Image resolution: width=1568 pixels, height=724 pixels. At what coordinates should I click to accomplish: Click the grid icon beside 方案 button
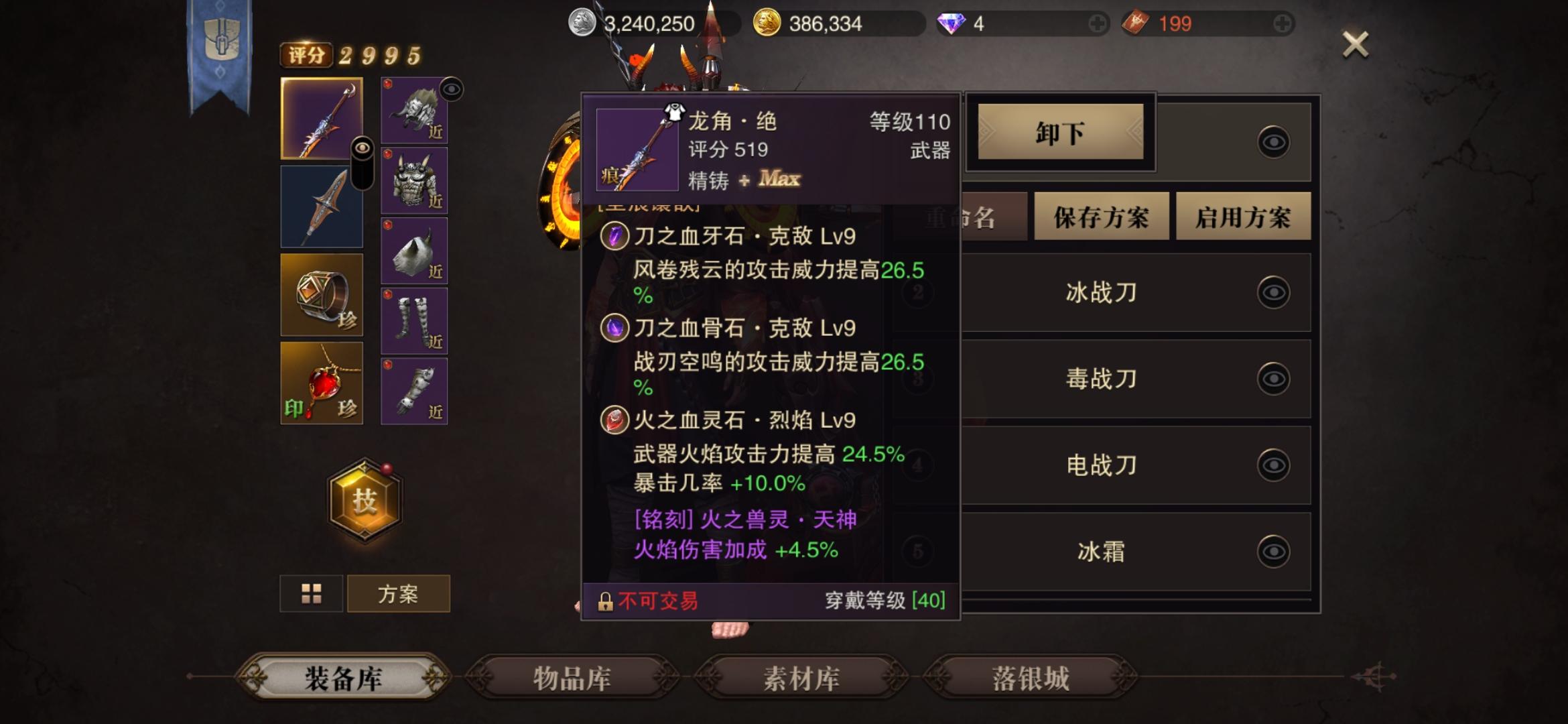[x=312, y=593]
